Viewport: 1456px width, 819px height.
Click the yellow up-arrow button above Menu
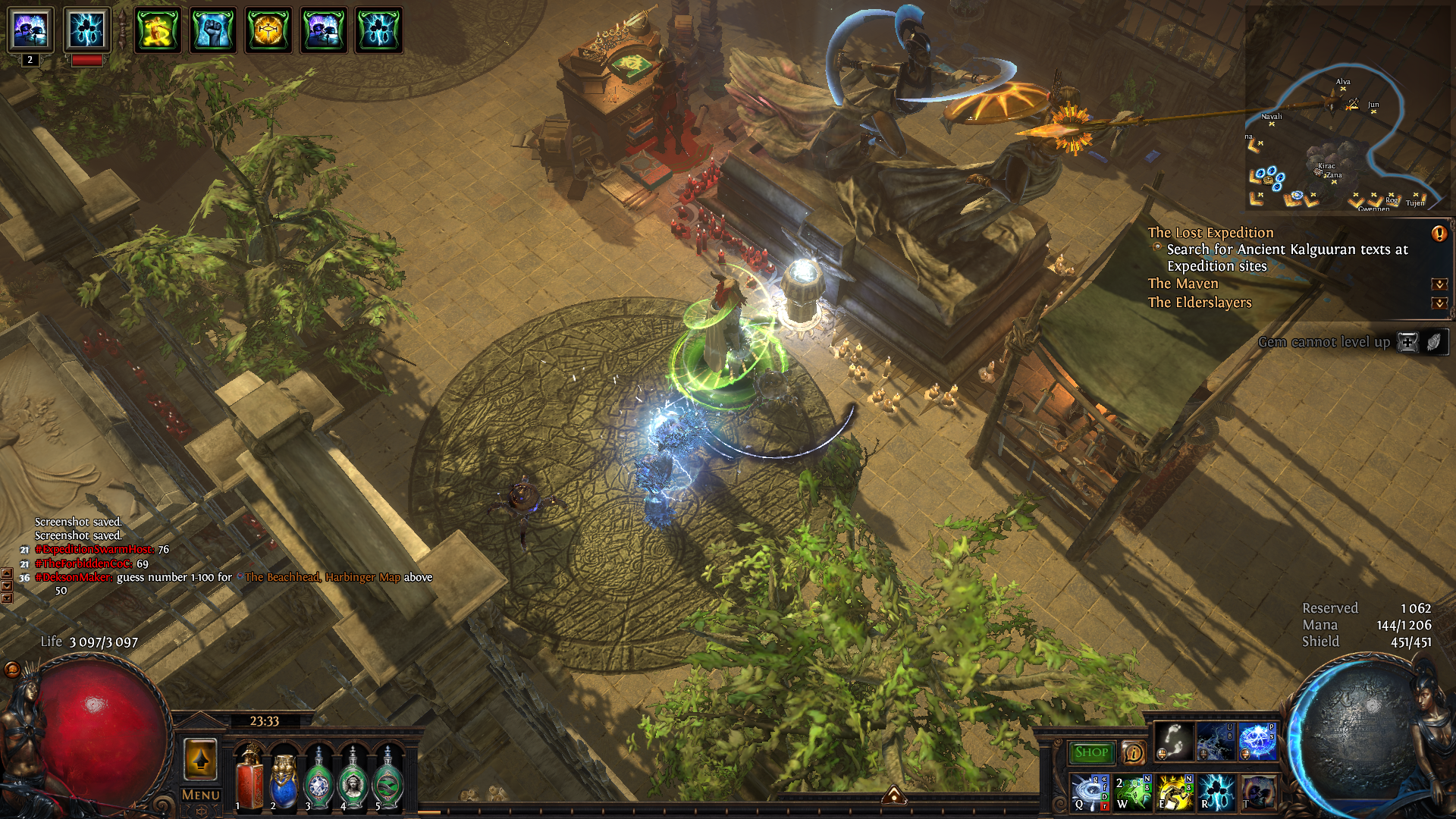[x=200, y=759]
